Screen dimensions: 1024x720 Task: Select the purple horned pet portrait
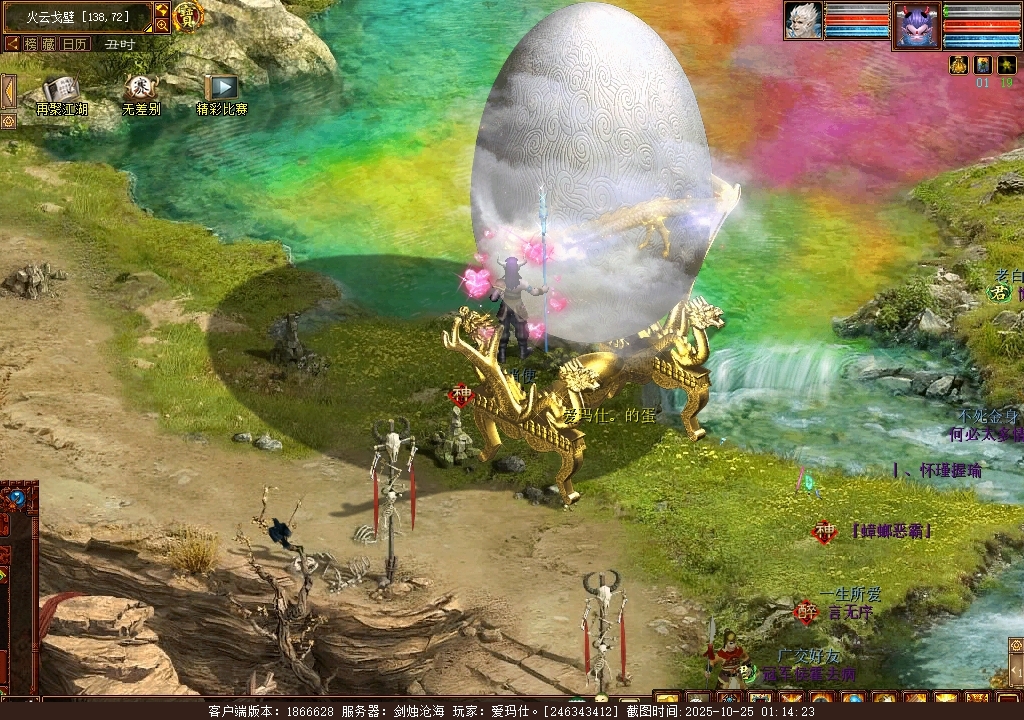coord(915,25)
